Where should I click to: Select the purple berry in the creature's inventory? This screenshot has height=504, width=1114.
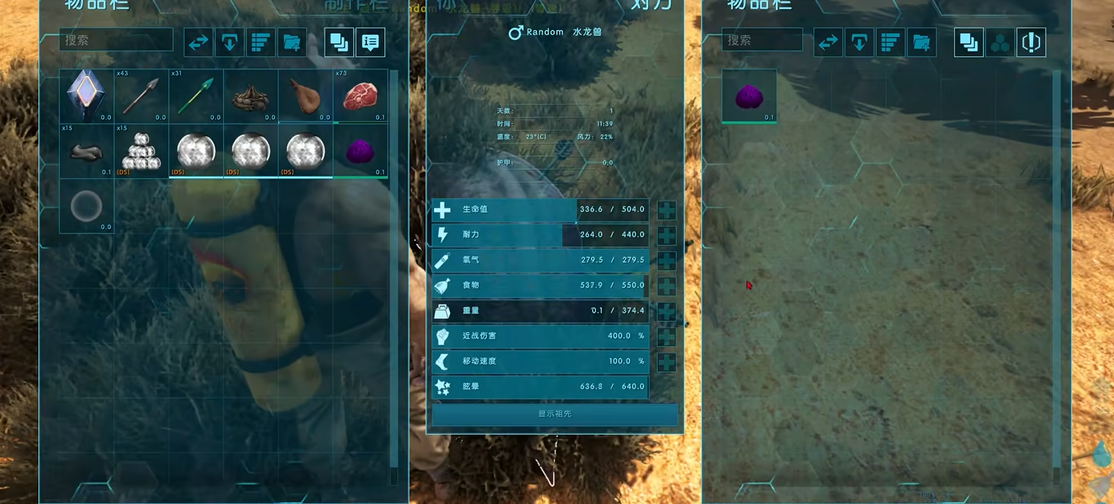750,96
